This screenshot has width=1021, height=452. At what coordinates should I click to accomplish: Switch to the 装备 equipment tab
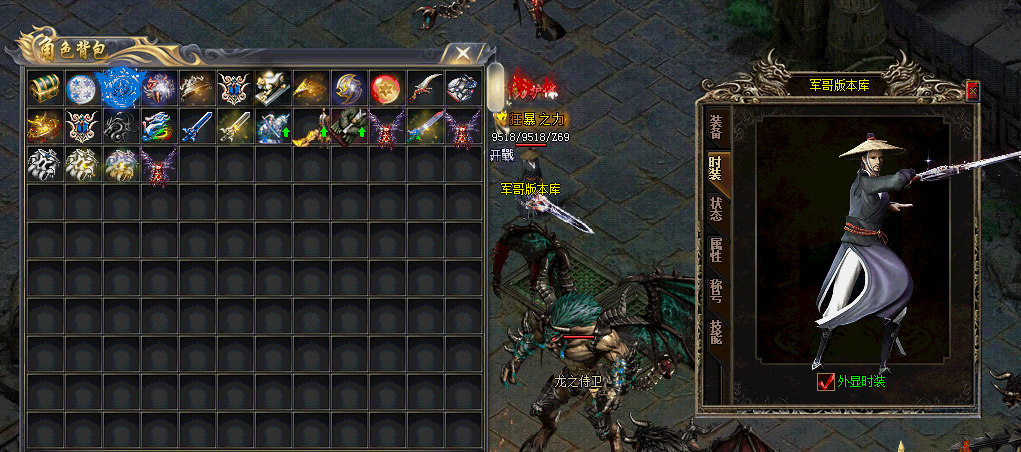coord(716,126)
